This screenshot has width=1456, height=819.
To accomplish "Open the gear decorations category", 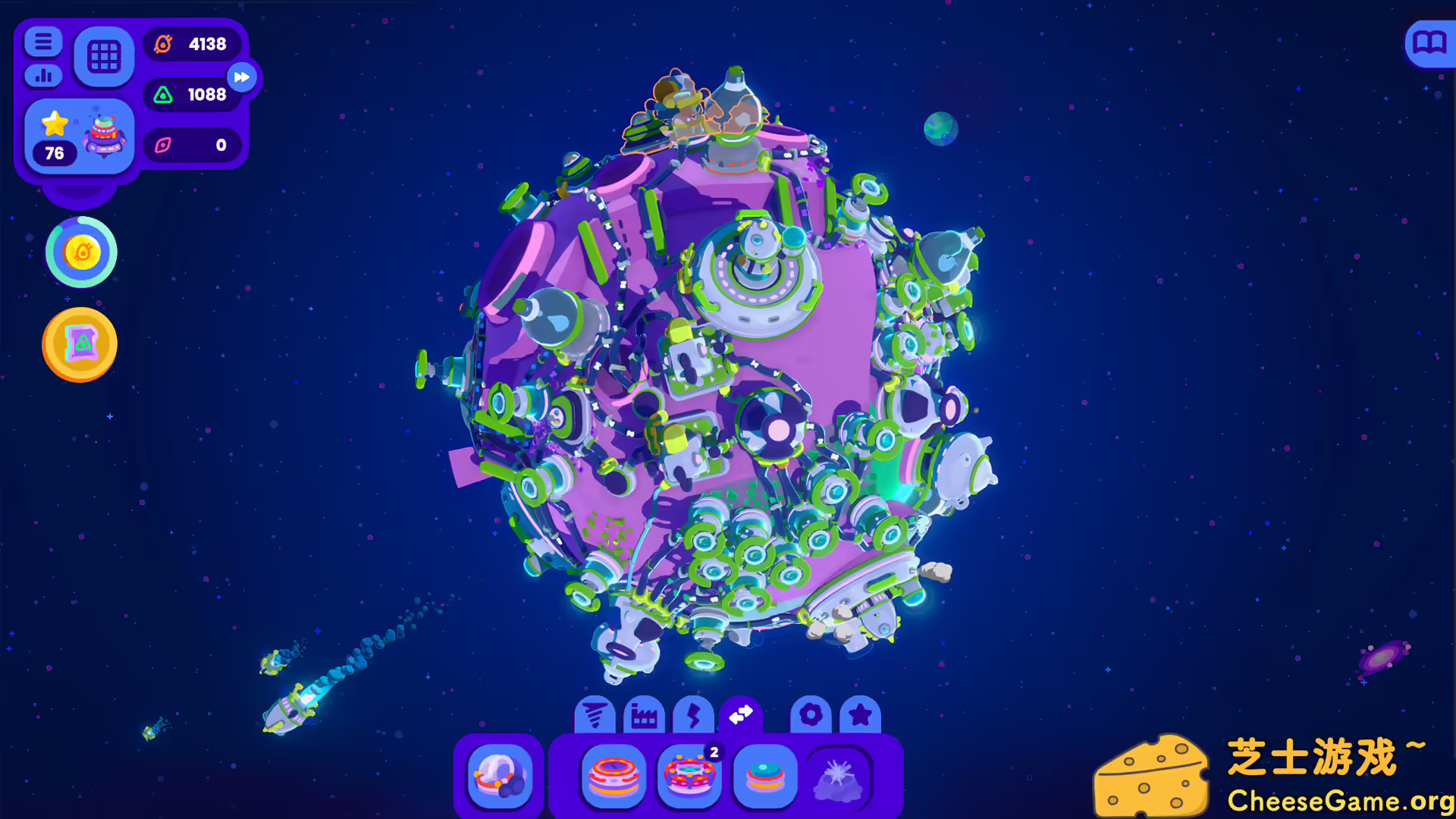I will [x=811, y=714].
